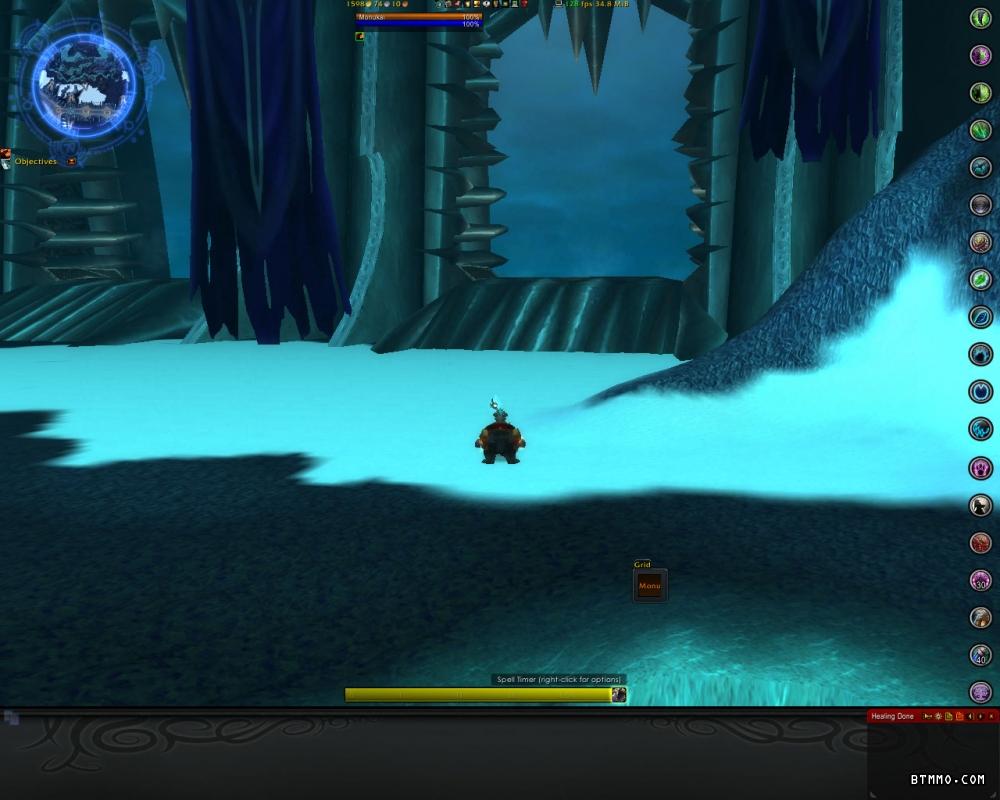Screen dimensions: 1000x800
Task: Select the purple icon with count 30
Action: pos(980,580)
